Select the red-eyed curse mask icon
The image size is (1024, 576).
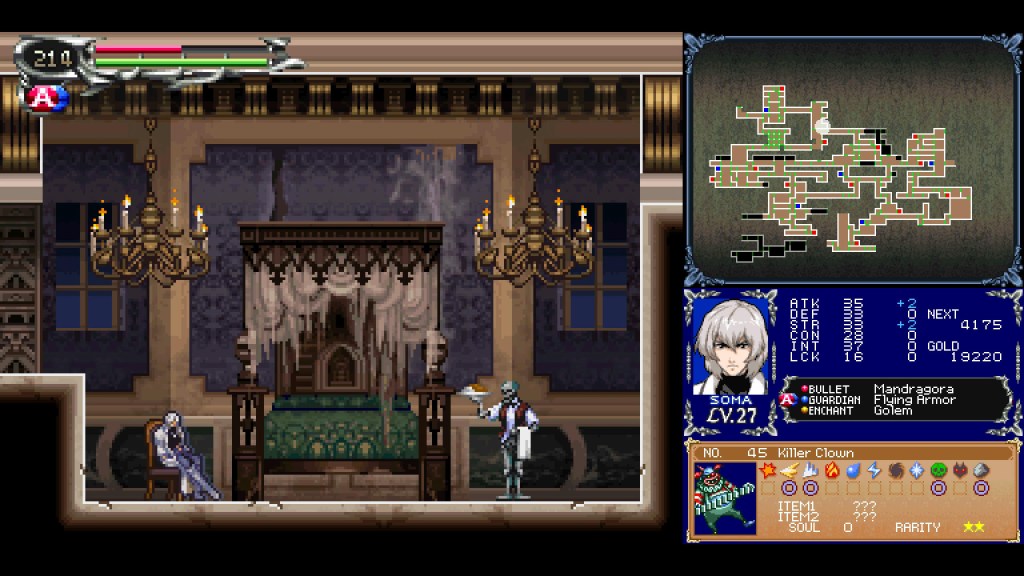coord(960,470)
